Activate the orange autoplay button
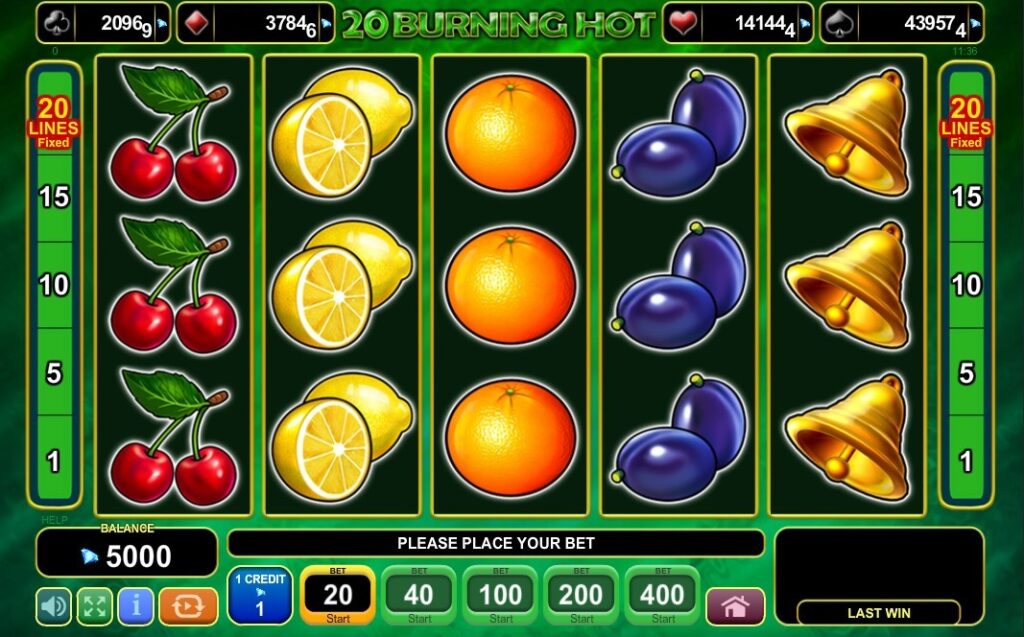This screenshot has width=1024, height=637. point(188,606)
